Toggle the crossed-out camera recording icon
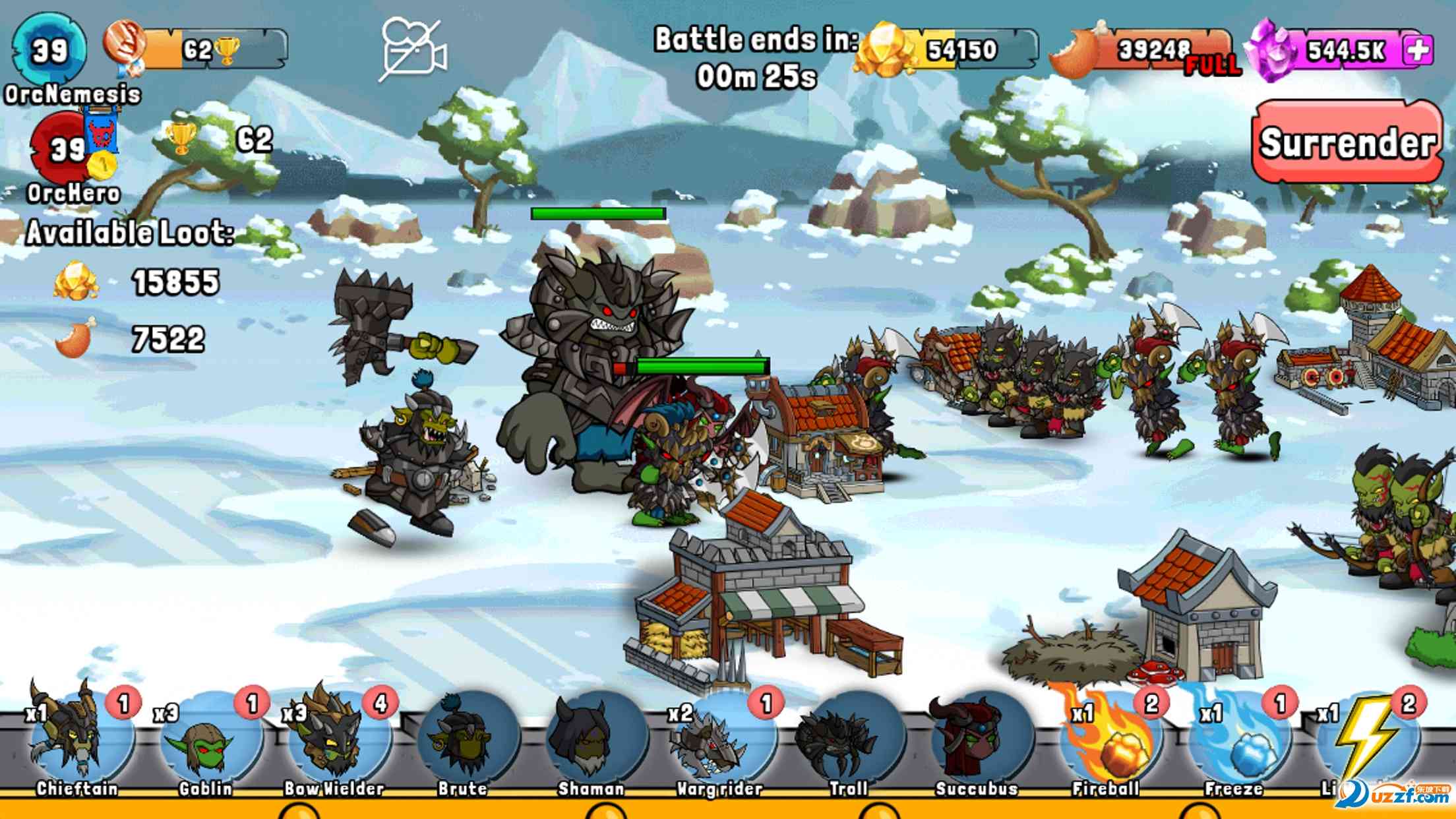The image size is (1456, 819). [x=412, y=50]
